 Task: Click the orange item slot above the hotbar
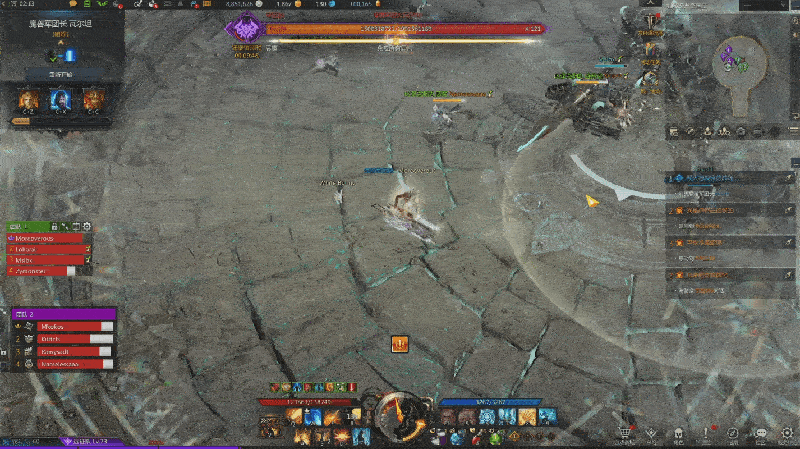(x=399, y=344)
